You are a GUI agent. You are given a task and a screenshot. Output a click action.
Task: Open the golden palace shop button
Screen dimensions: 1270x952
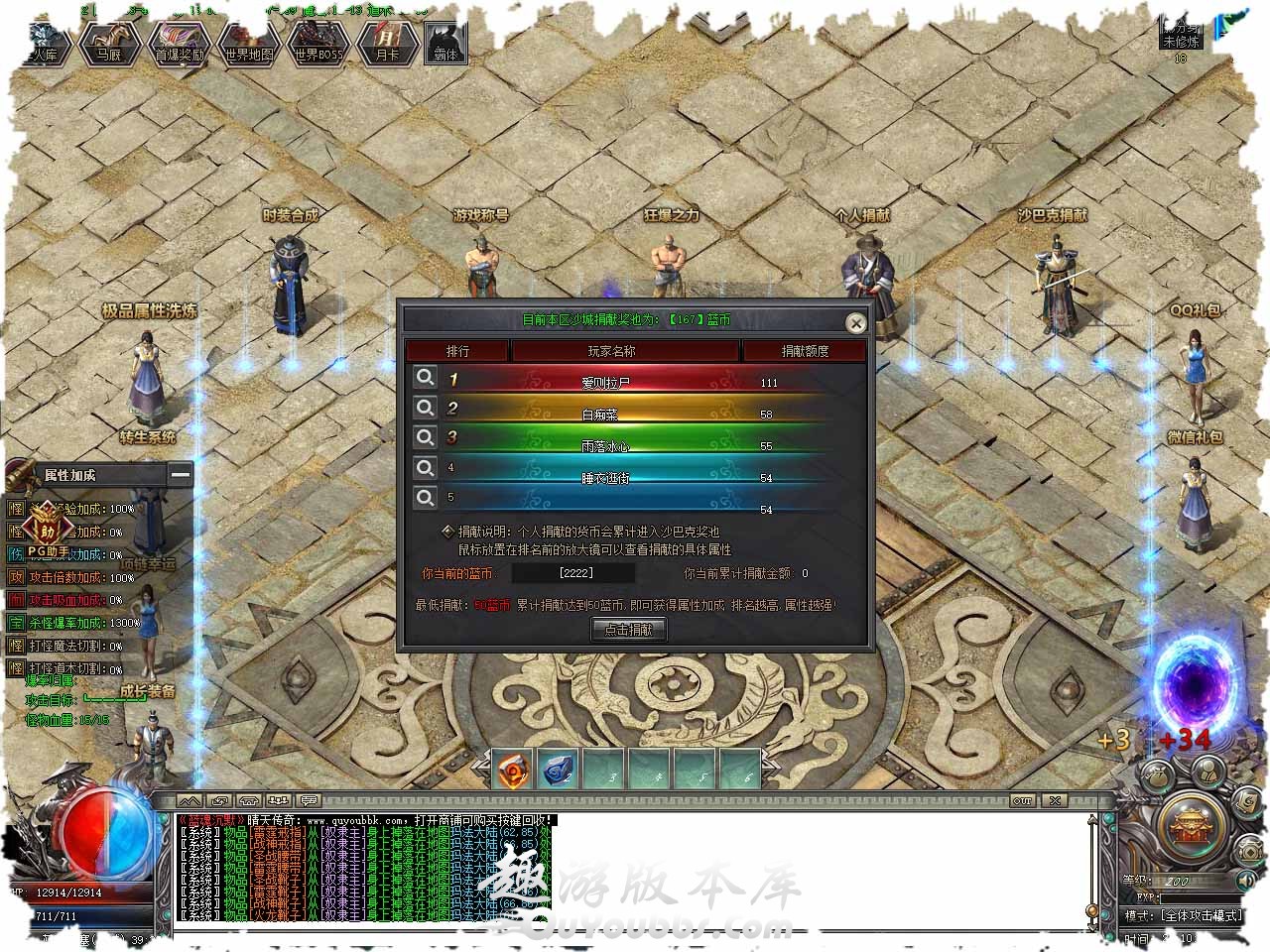point(1190,826)
